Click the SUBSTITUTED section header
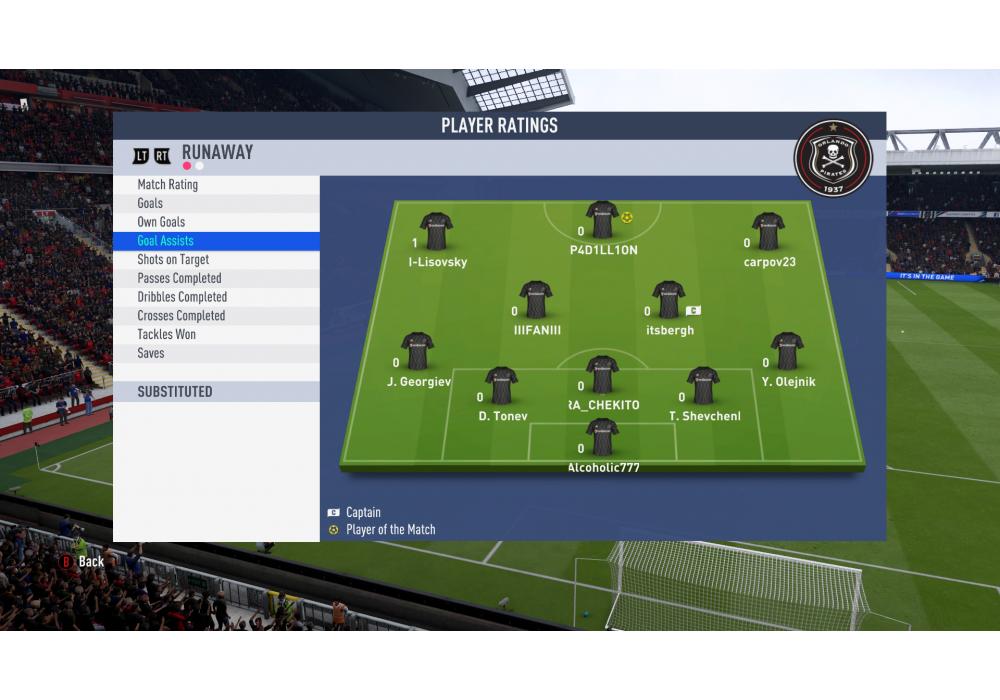The height and width of the screenshot is (700, 1000). tap(216, 392)
